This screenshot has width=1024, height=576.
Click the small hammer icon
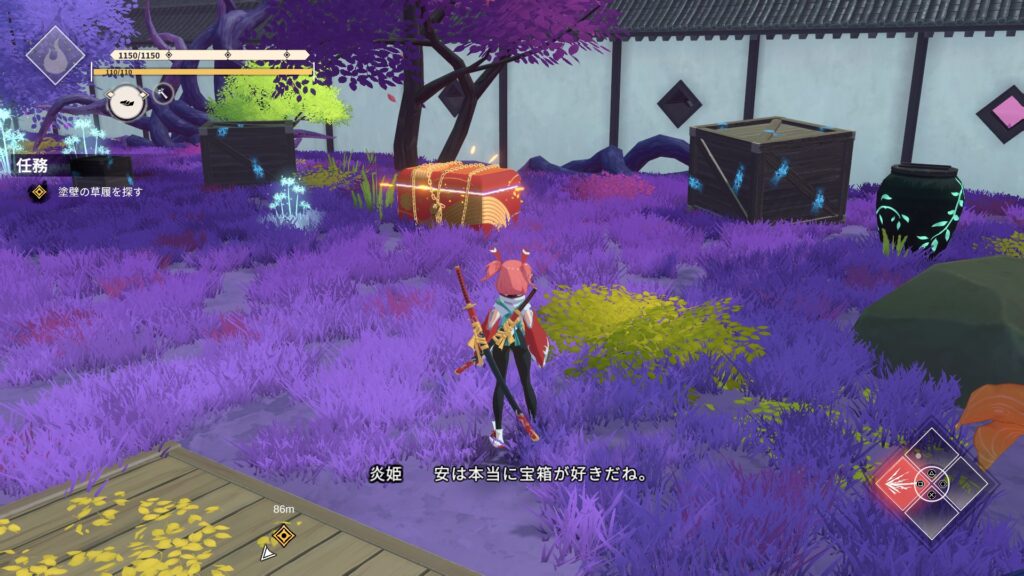pyautogui.click(x=164, y=93)
